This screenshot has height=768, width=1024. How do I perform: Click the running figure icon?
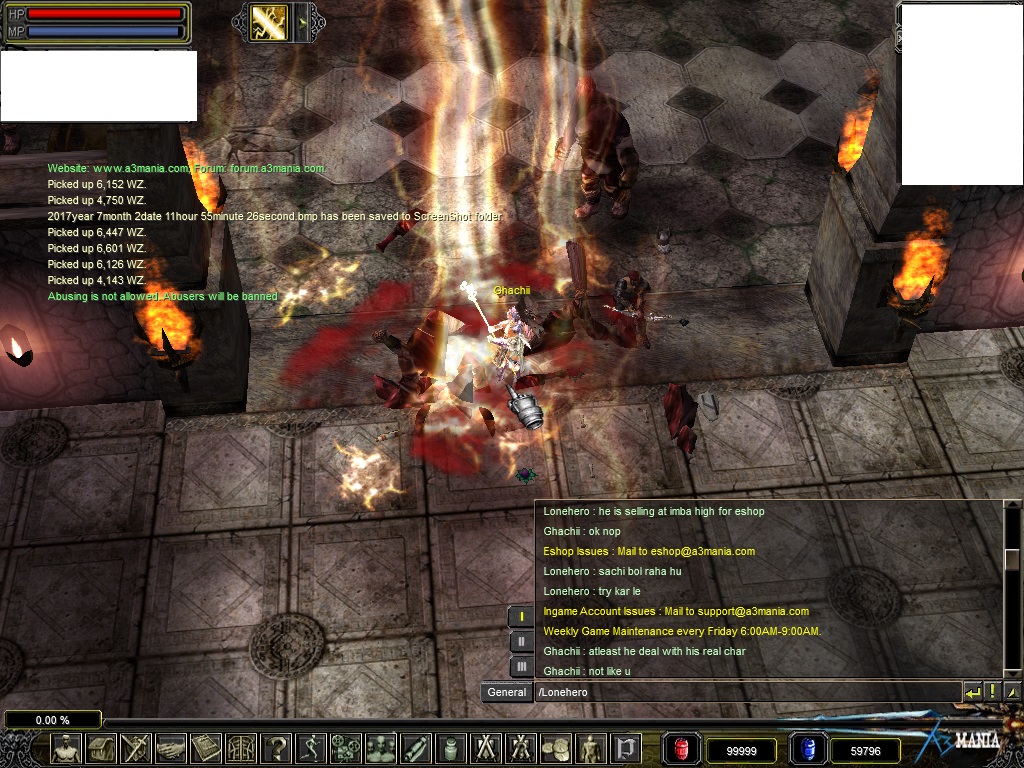(x=311, y=748)
